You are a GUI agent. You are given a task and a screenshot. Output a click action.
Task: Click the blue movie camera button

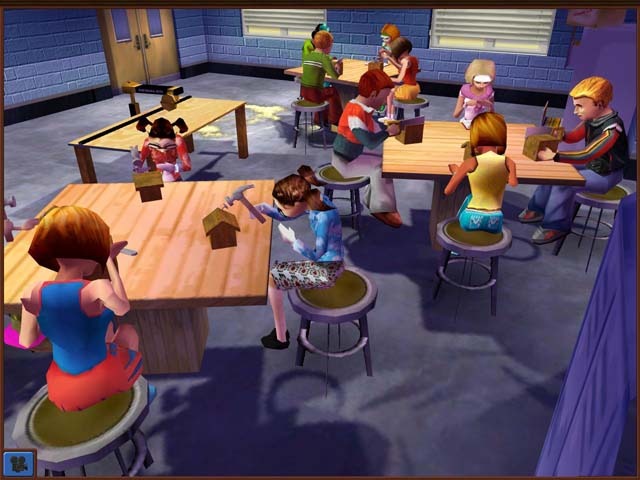[19, 462]
